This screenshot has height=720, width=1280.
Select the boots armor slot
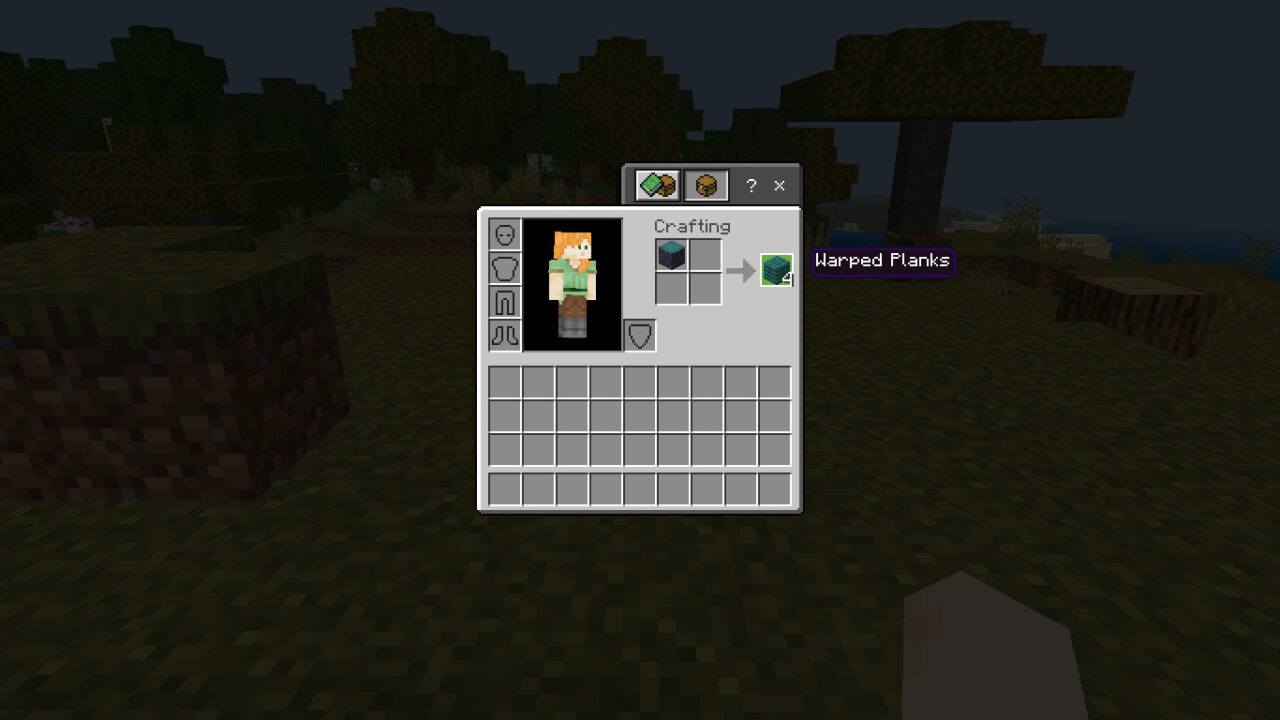click(x=507, y=335)
